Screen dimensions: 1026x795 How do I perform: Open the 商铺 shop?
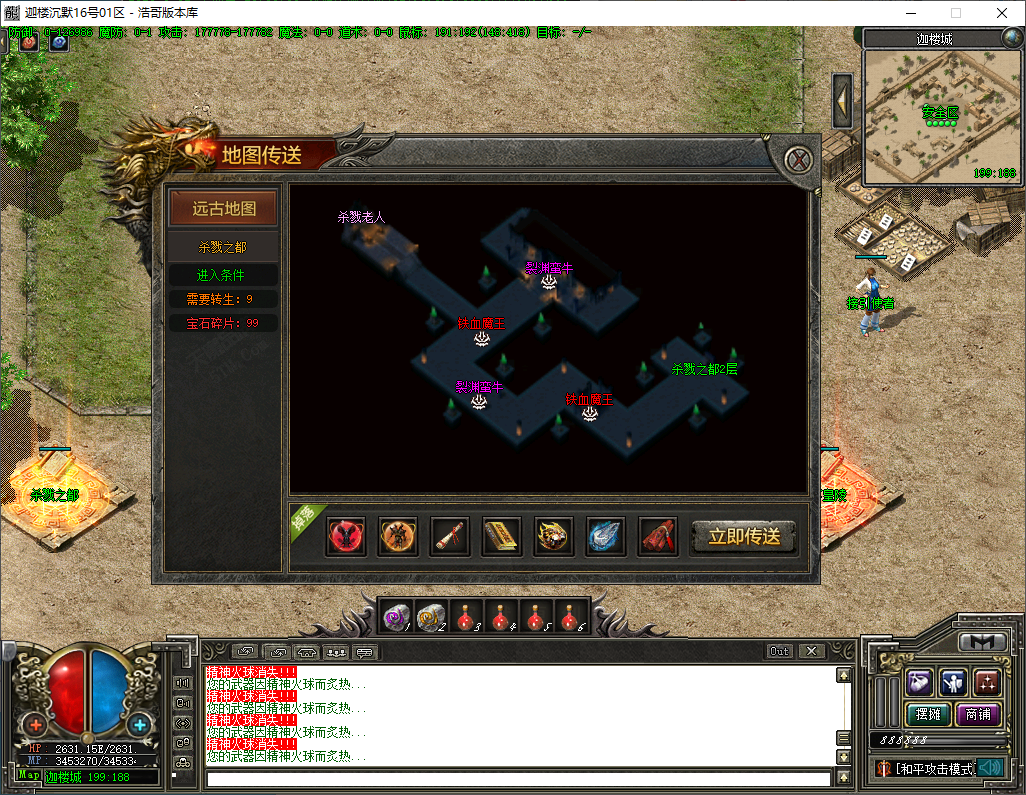point(979,714)
